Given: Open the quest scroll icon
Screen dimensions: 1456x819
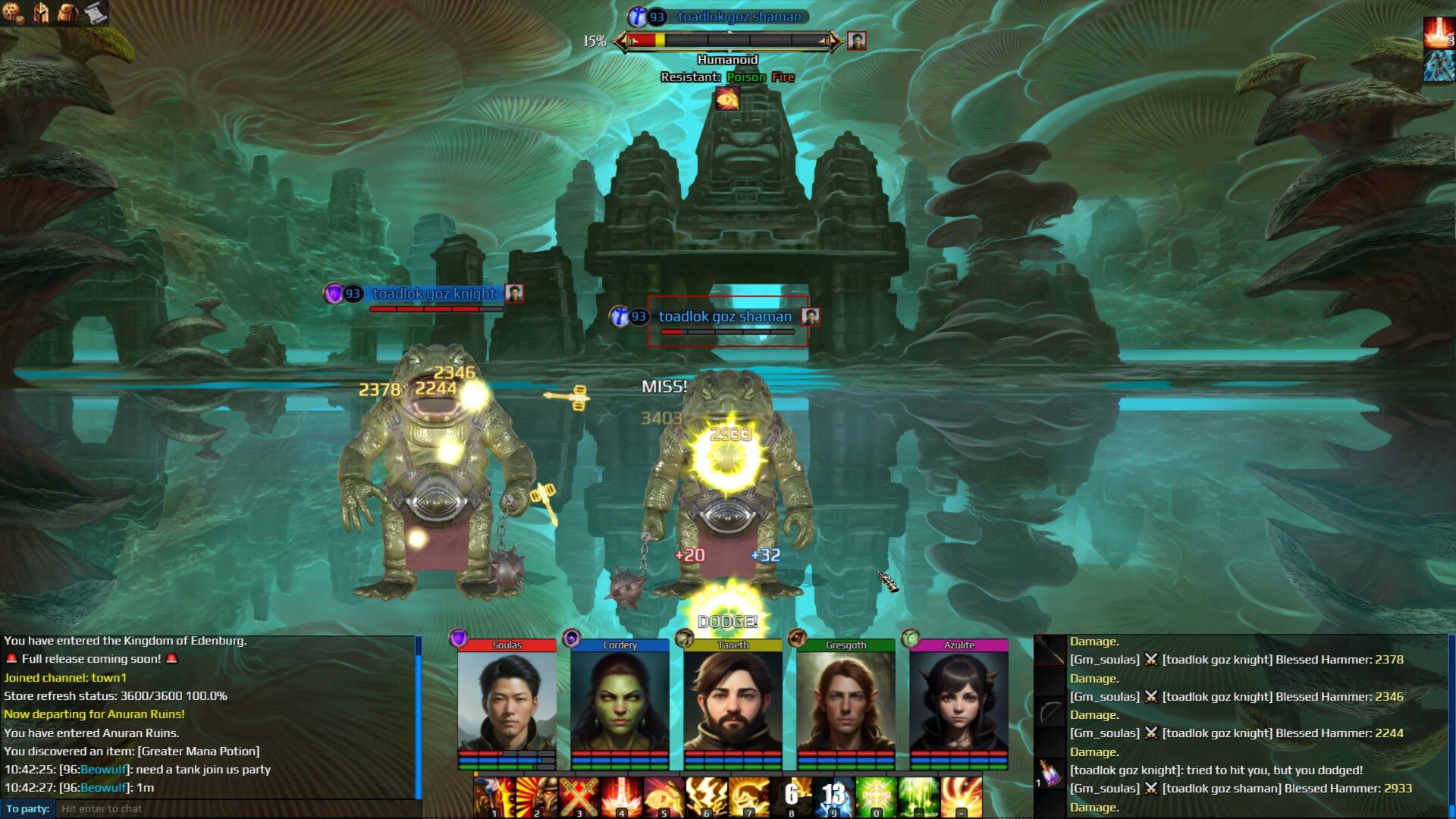Looking at the screenshot, I should coord(96,12).
